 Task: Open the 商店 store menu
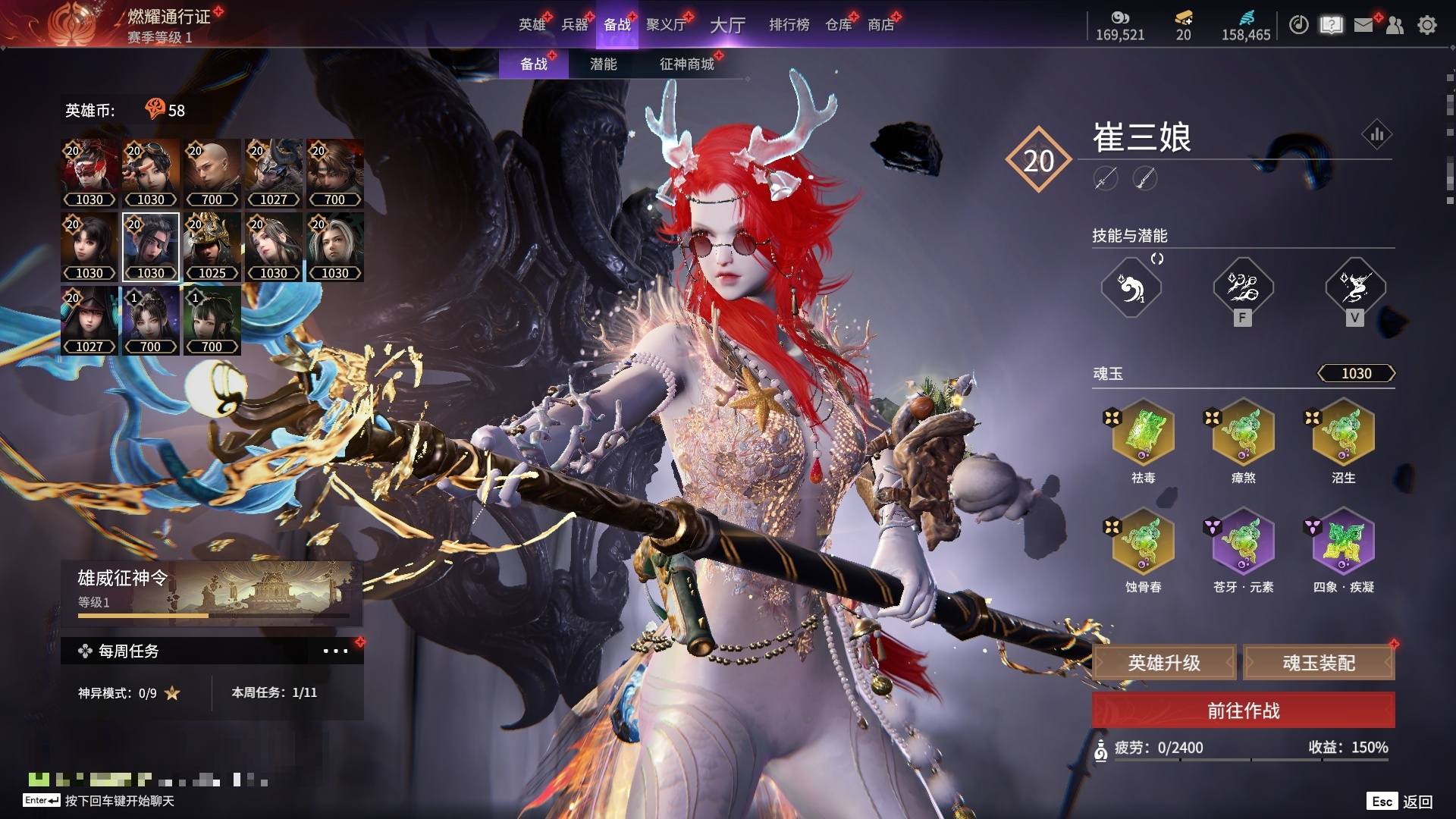pyautogui.click(x=880, y=25)
